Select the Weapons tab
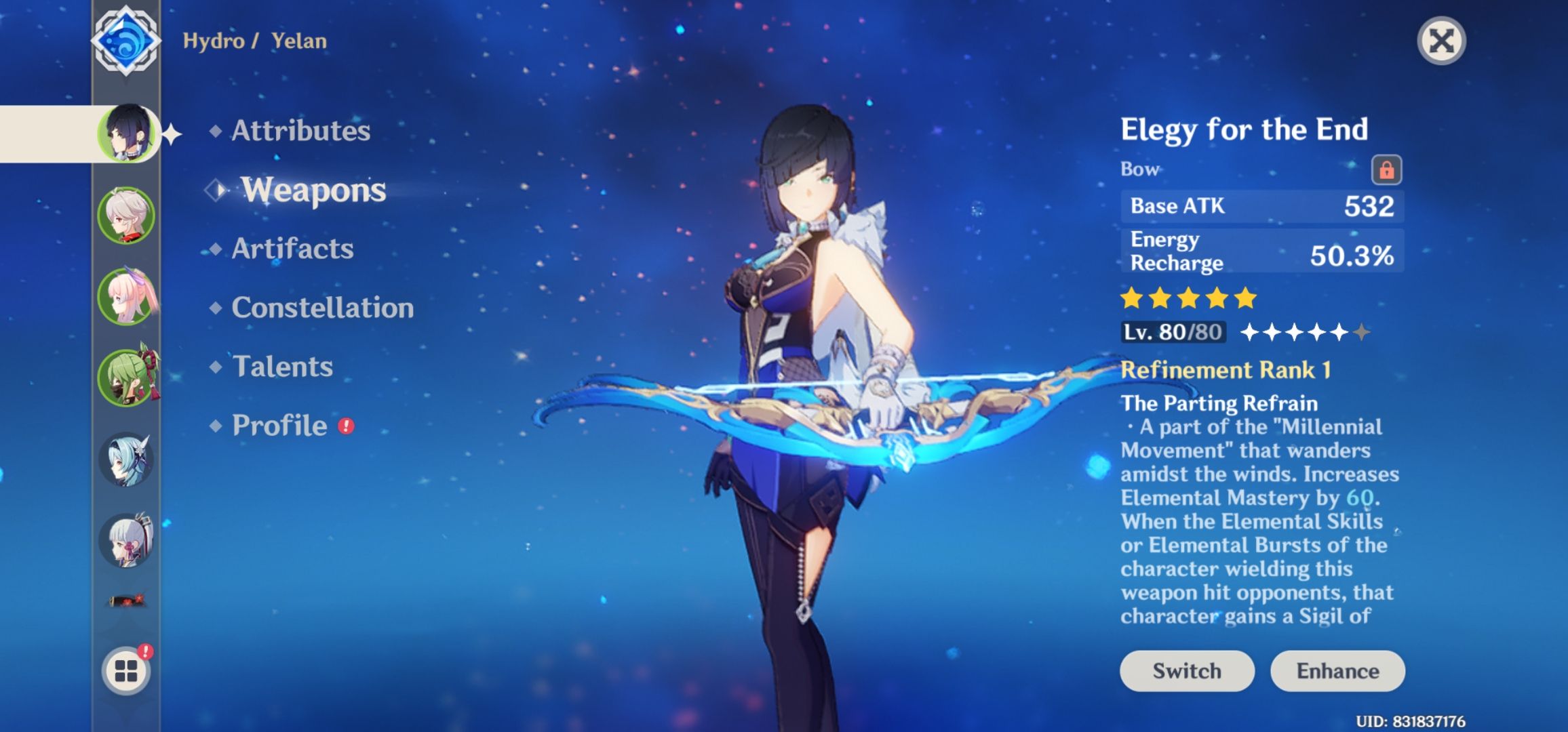This screenshot has height=732, width=1568. click(313, 190)
